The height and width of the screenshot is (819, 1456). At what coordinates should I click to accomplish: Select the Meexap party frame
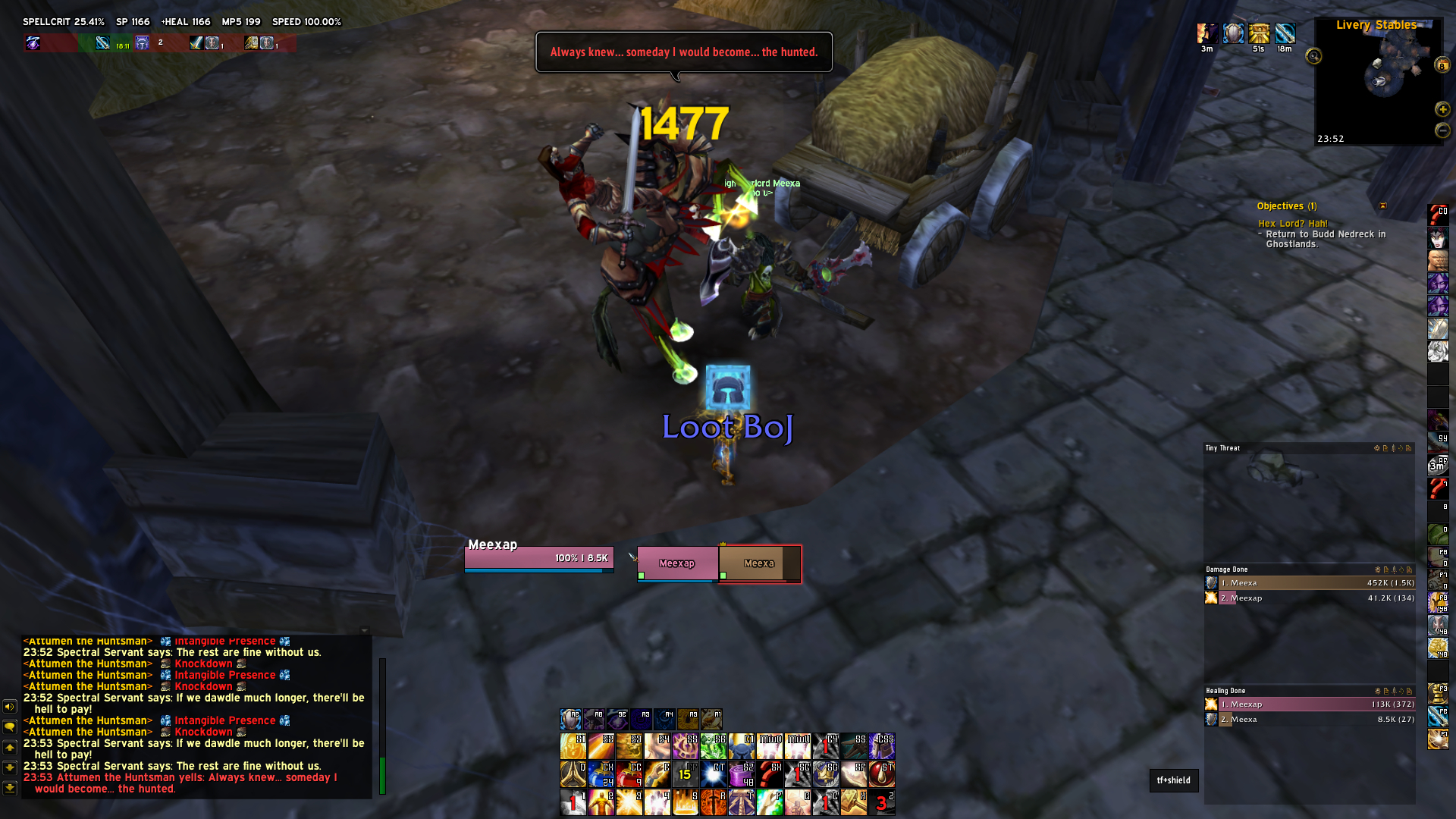(x=676, y=563)
